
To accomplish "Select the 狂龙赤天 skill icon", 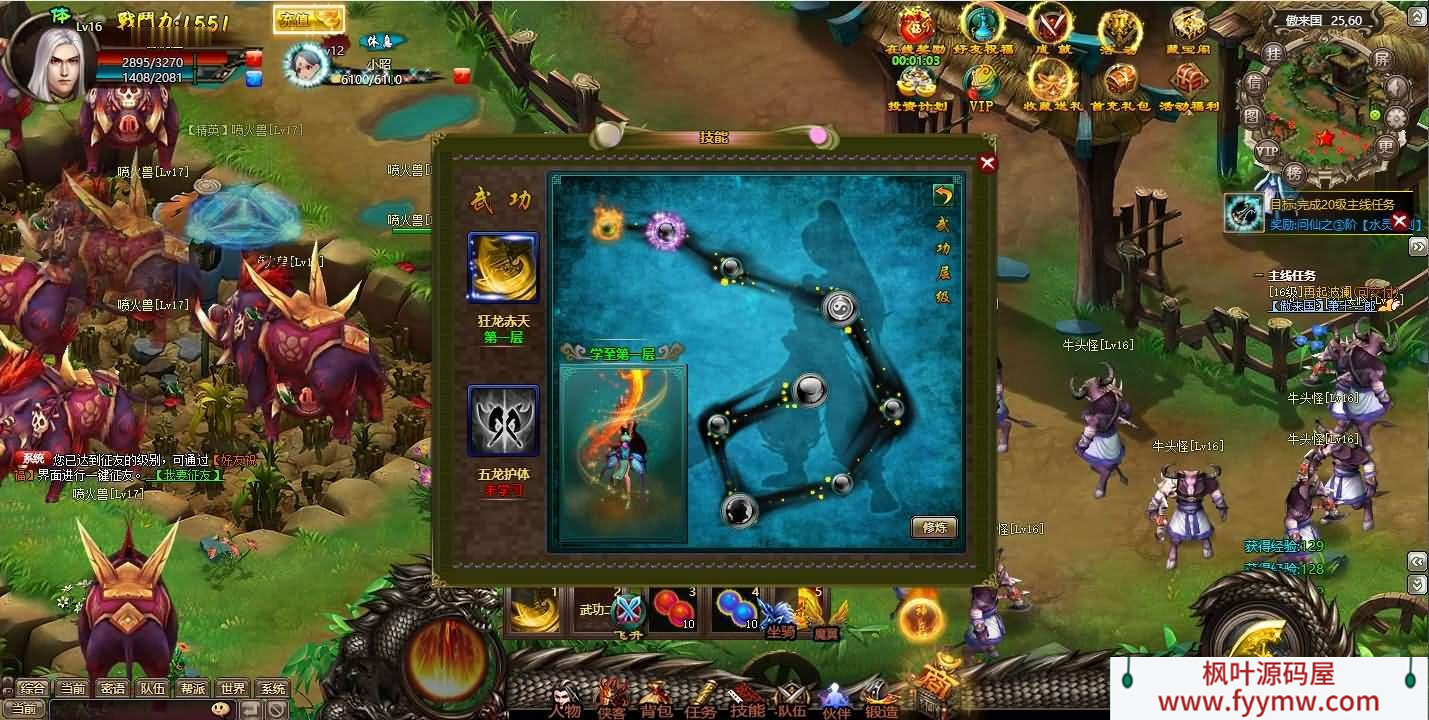I will [503, 267].
